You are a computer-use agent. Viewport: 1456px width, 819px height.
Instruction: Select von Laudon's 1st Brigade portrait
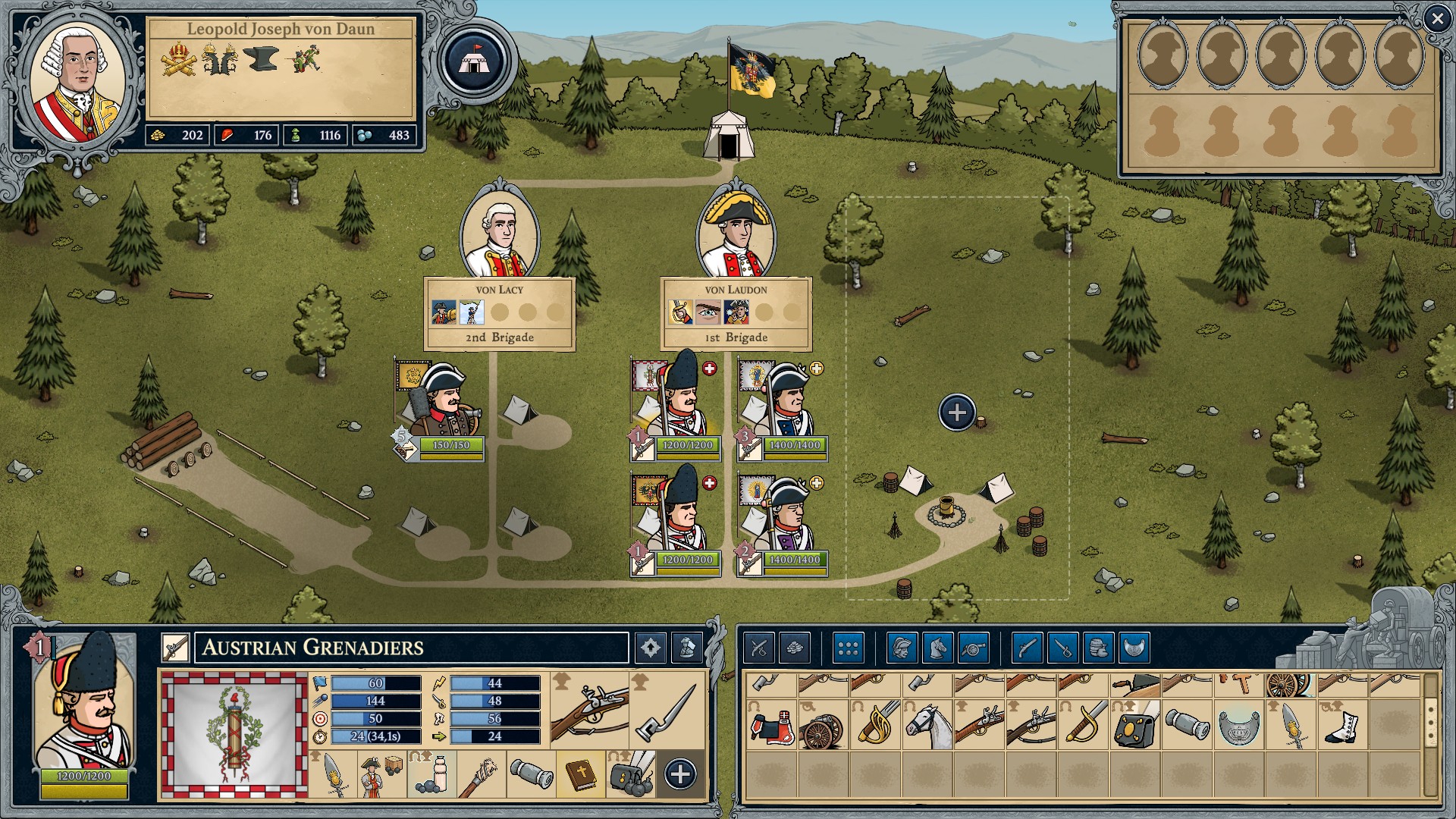pos(736,235)
